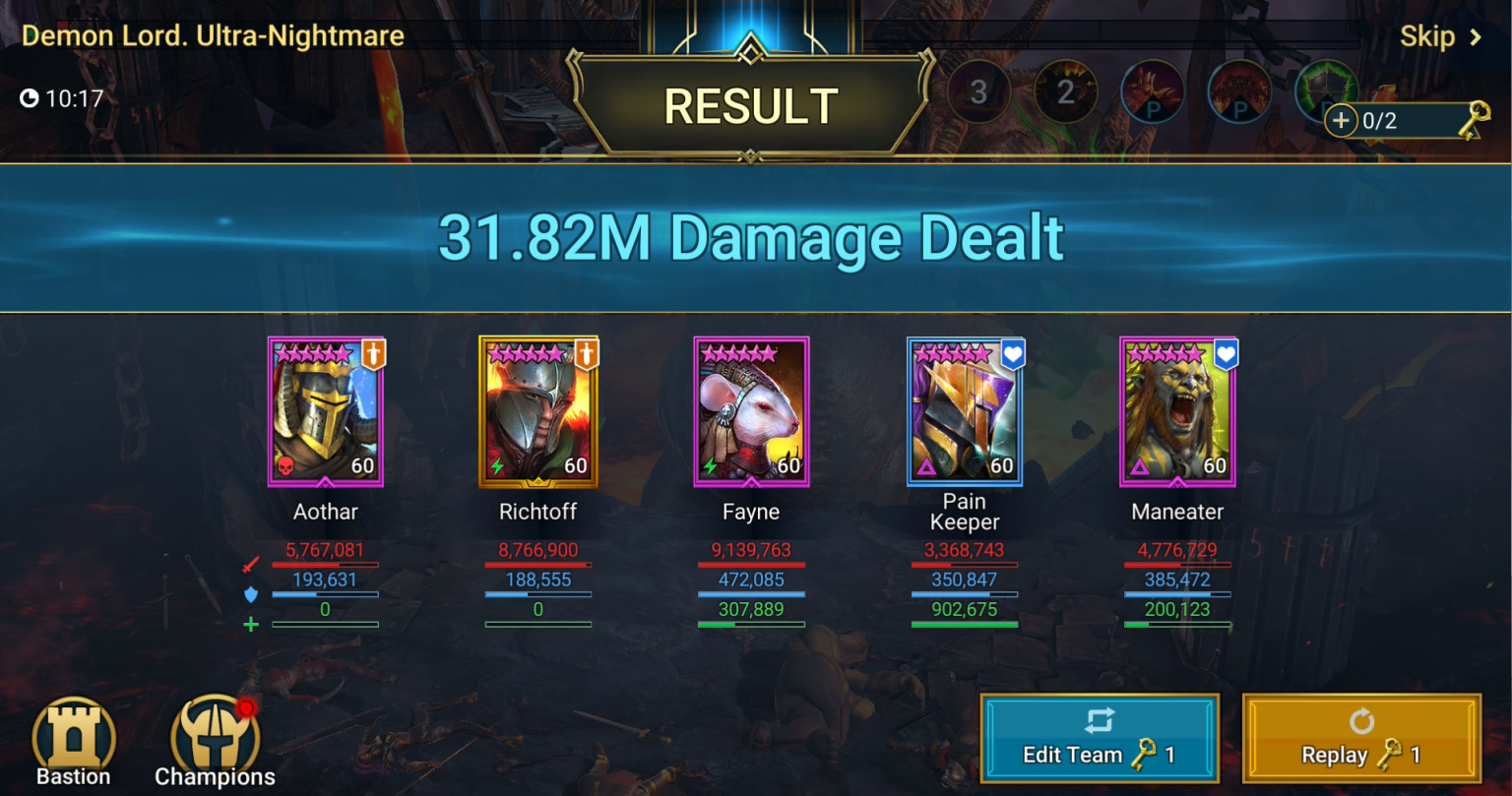Image resolution: width=1512 pixels, height=796 pixels.
Task: Toggle the heart favorite marker on Pain Keeper
Action: (1013, 352)
